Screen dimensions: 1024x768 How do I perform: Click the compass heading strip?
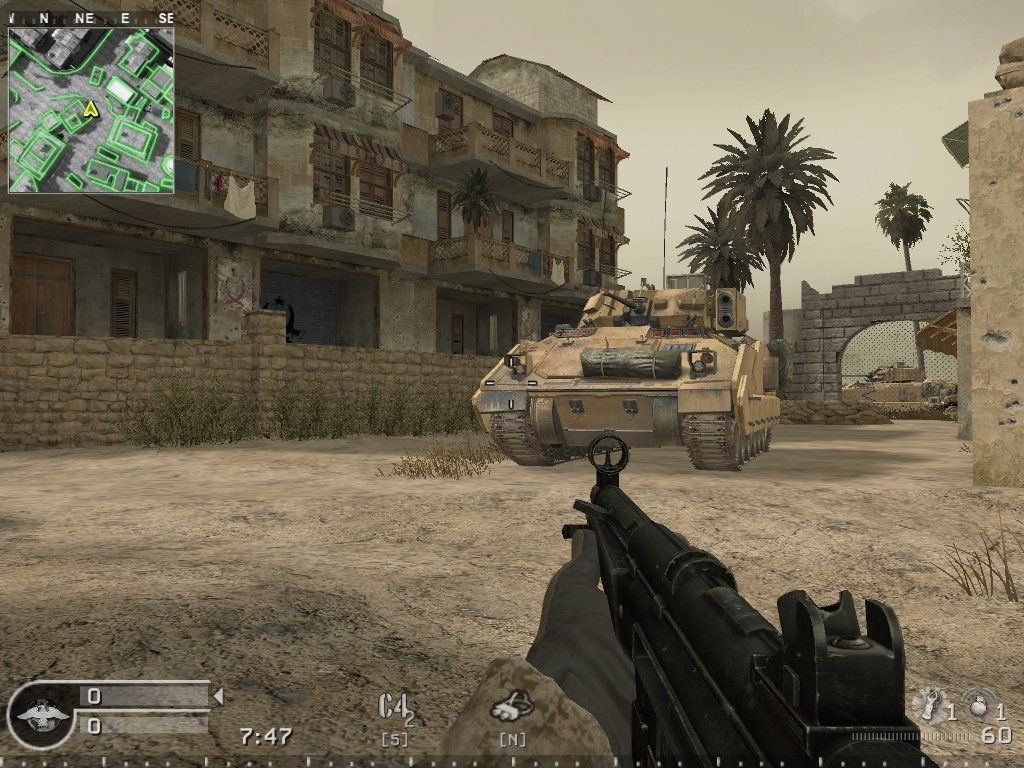(x=90, y=18)
